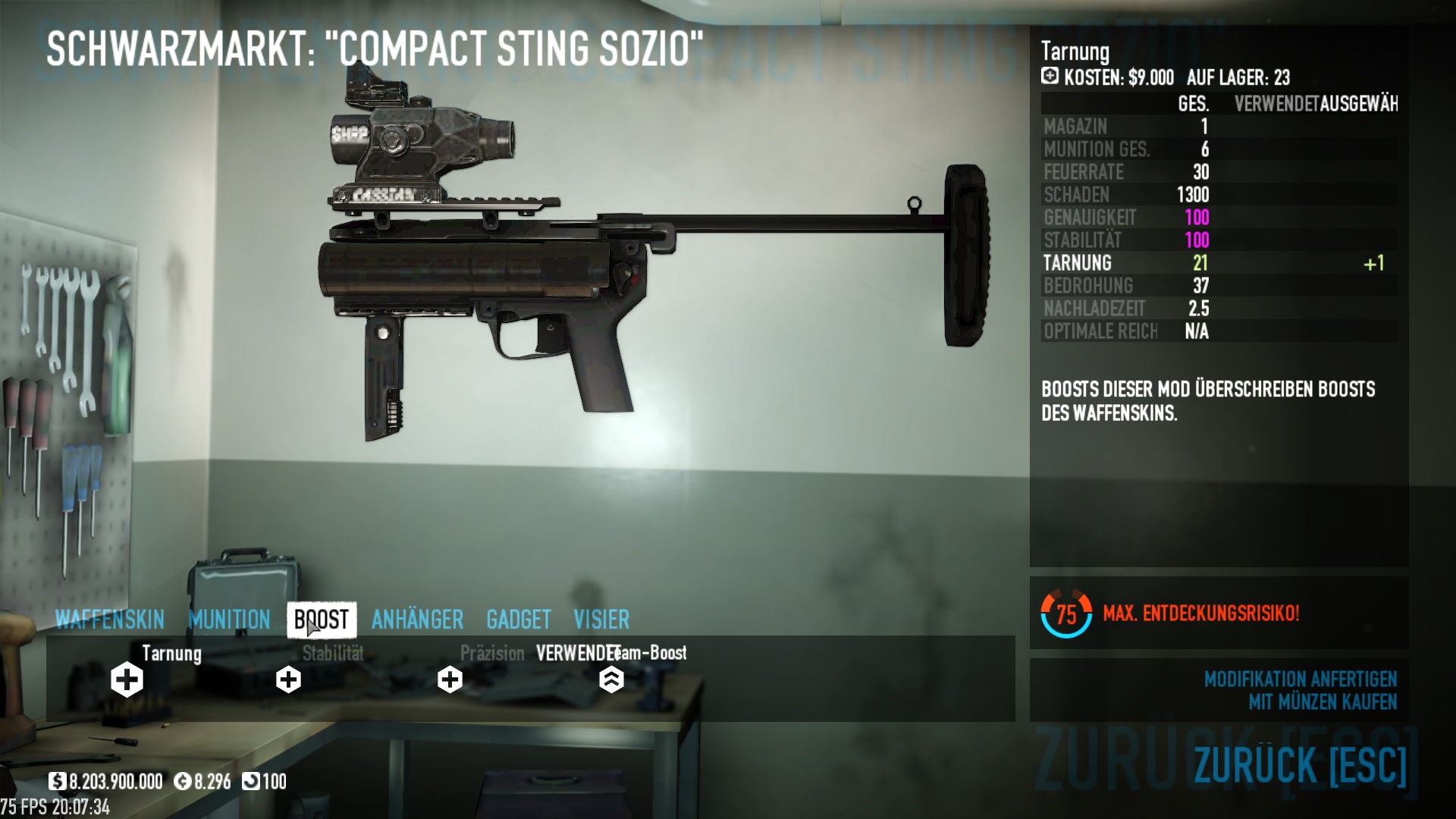
Task: Open the Gadget tab
Action: pyautogui.click(x=519, y=620)
